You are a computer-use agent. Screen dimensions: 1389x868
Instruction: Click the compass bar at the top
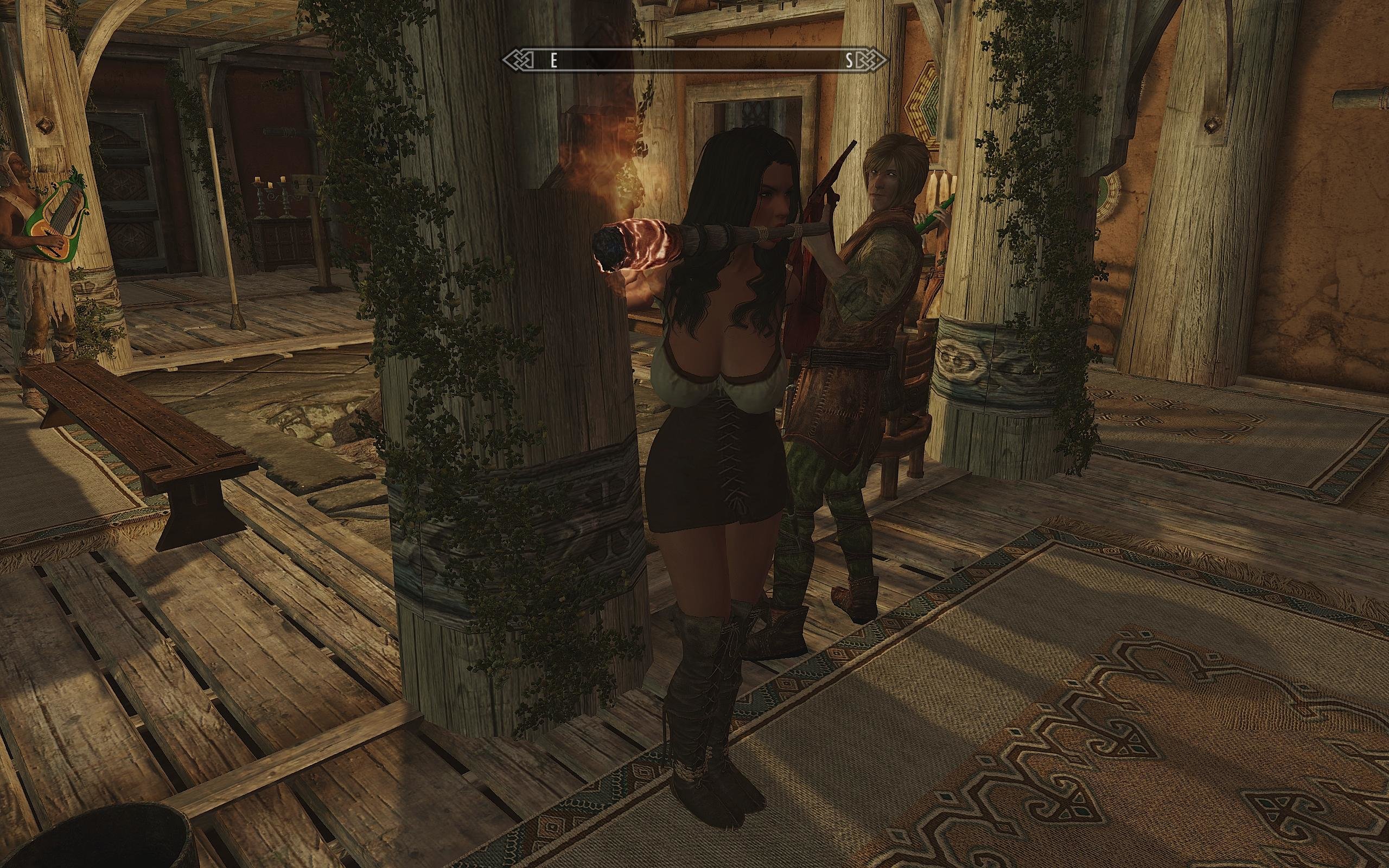(x=694, y=61)
